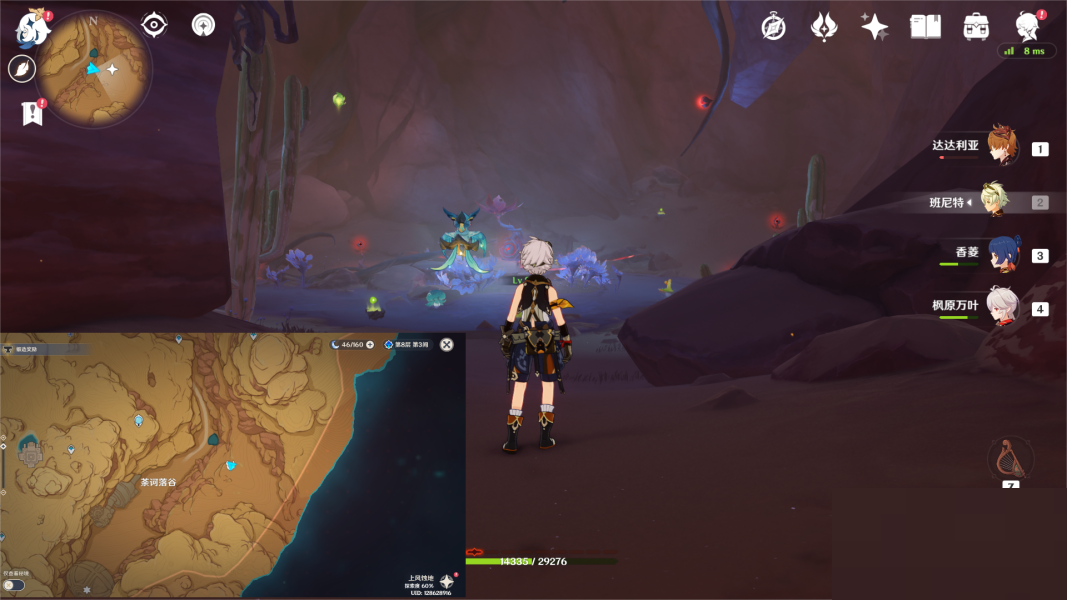Click the circular signal star icon
The width and height of the screenshot is (1067, 600).
pos(203,25)
